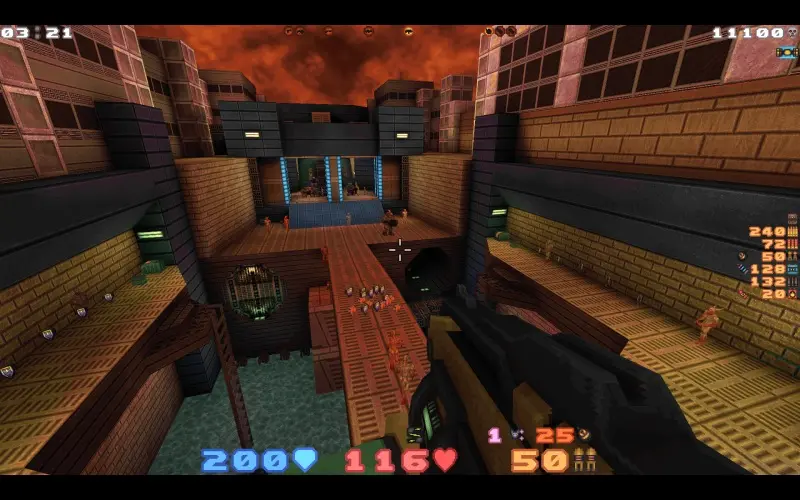Viewport: 800px width, 500px height.
Task: Select the grey ammo icon beside 132
Action: click(793, 282)
